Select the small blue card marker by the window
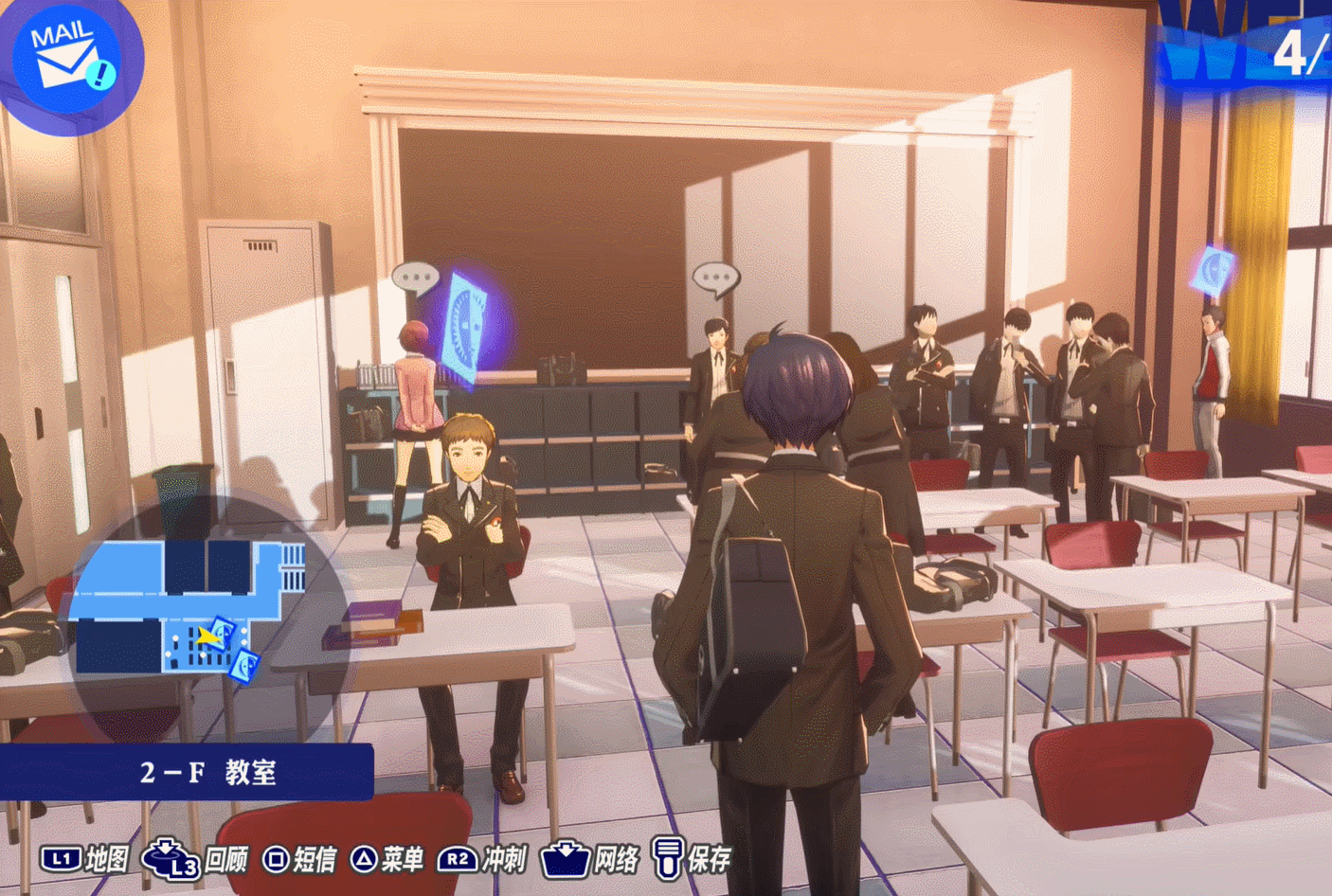The height and width of the screenshot is (896, 1332). pyautogui.click(x=1213, y=271)
